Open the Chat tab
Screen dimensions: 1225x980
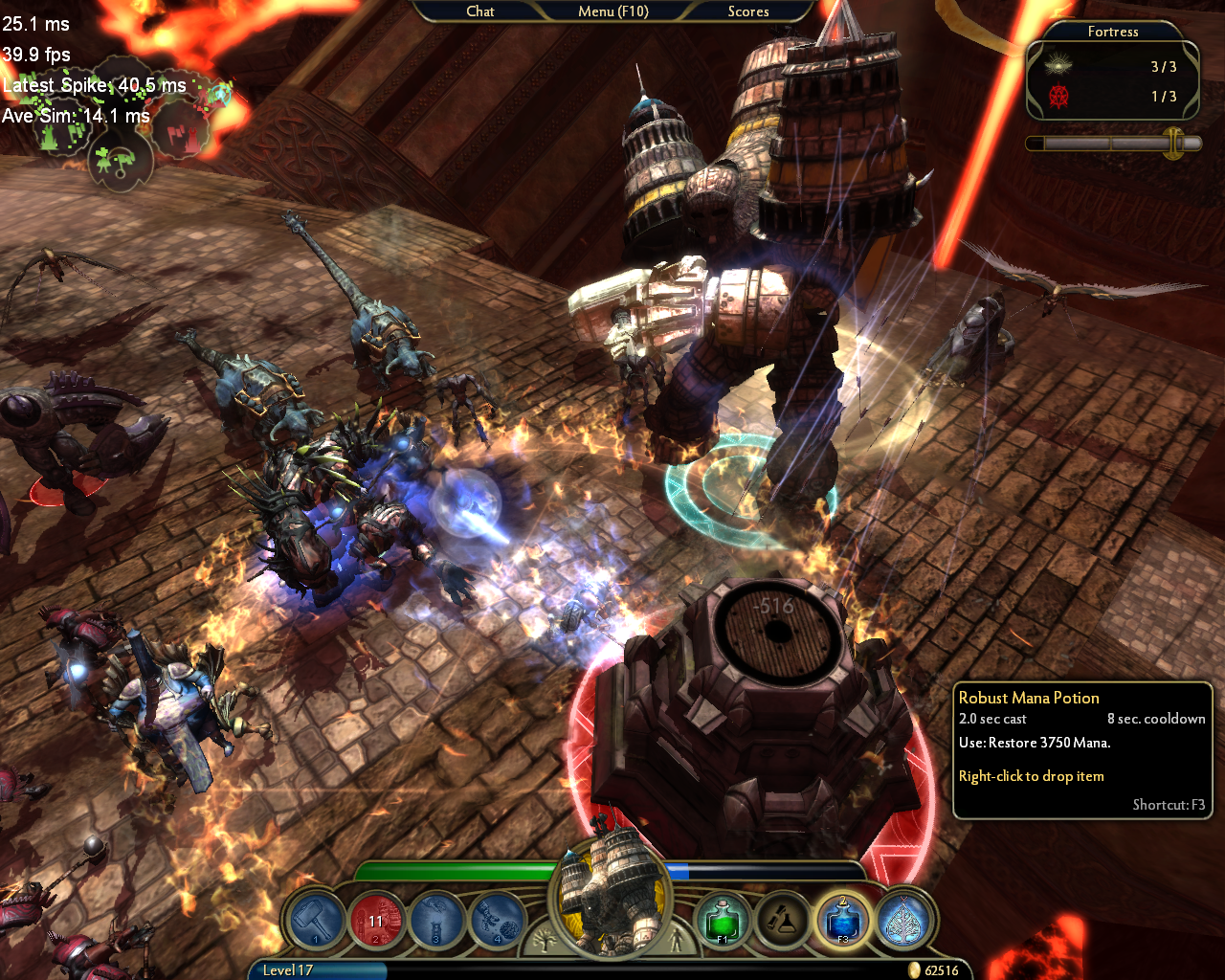pos(479,11)
